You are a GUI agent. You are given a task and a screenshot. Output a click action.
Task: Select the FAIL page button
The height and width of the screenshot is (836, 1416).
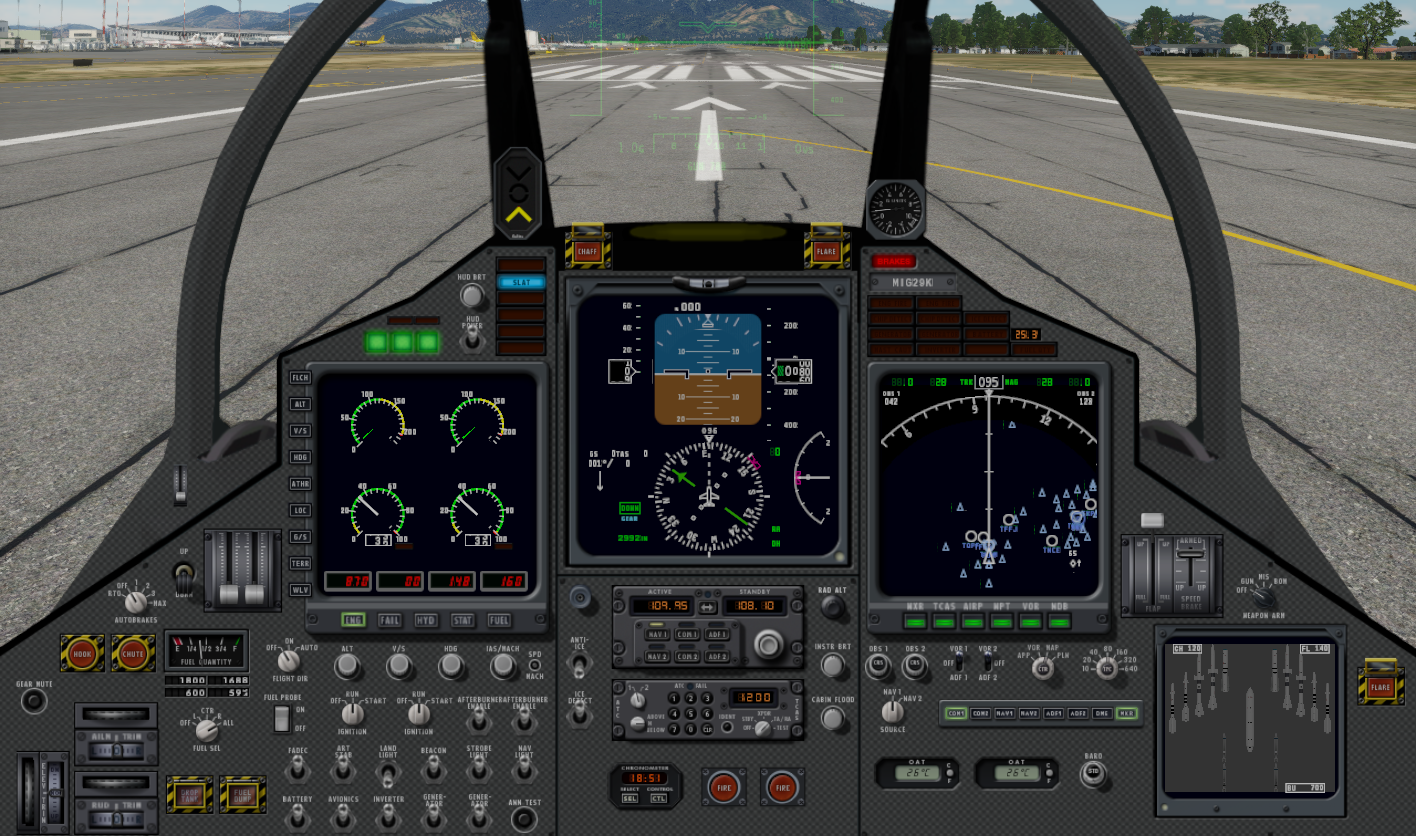click(390, 621)
